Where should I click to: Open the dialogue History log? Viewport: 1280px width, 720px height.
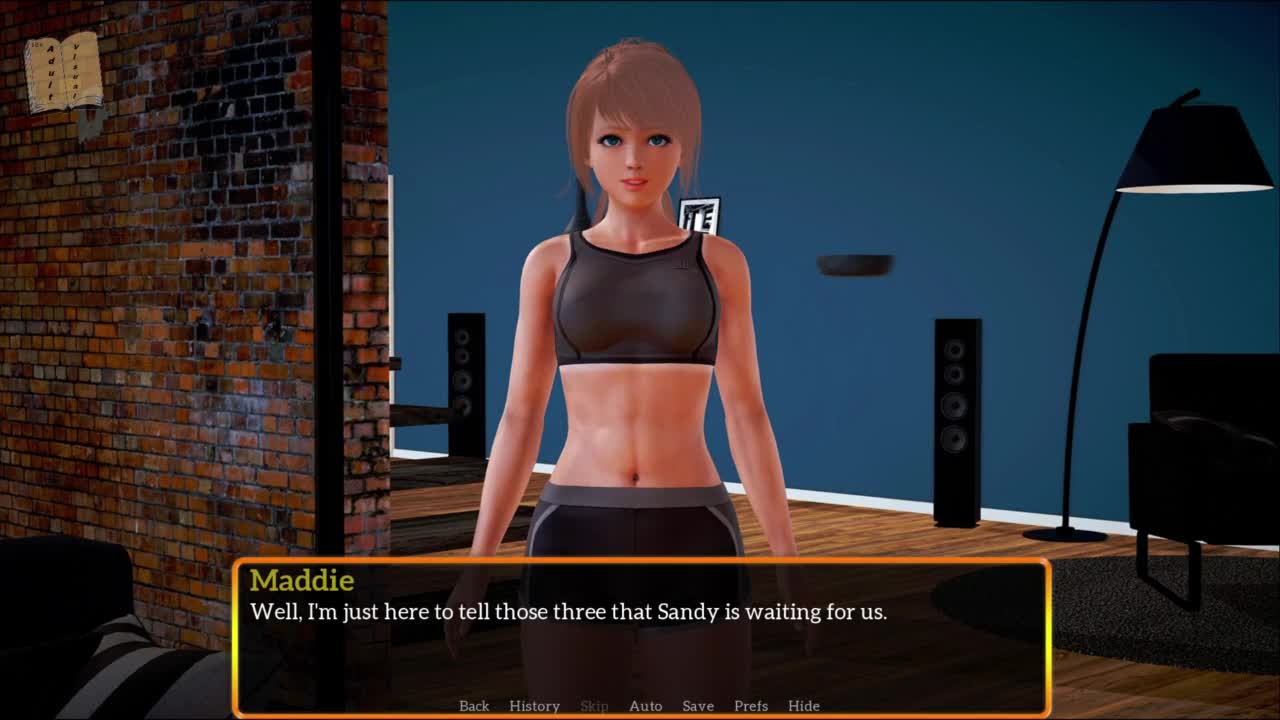[534, 706]
